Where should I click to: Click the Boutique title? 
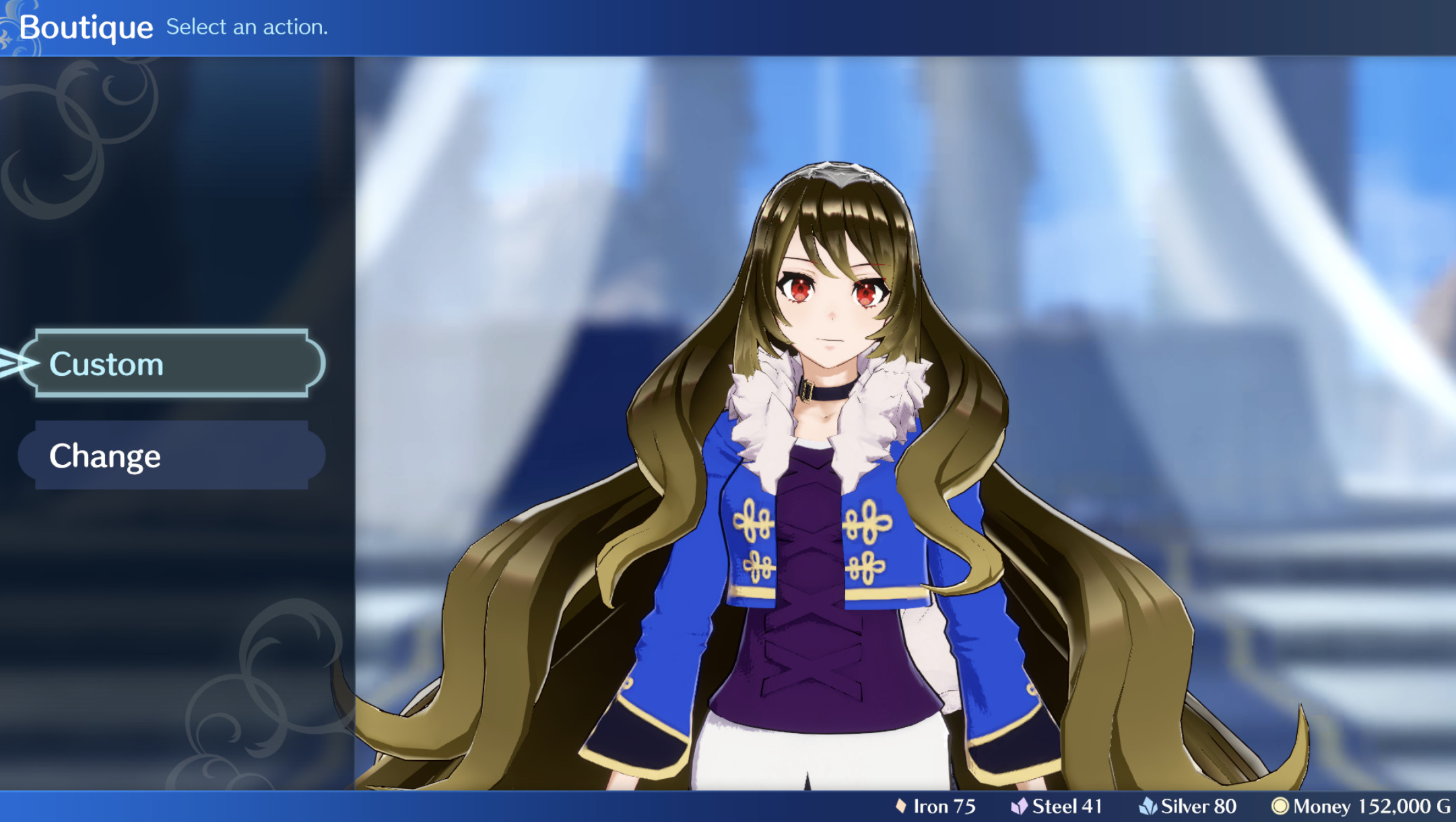tap(88, 26)
